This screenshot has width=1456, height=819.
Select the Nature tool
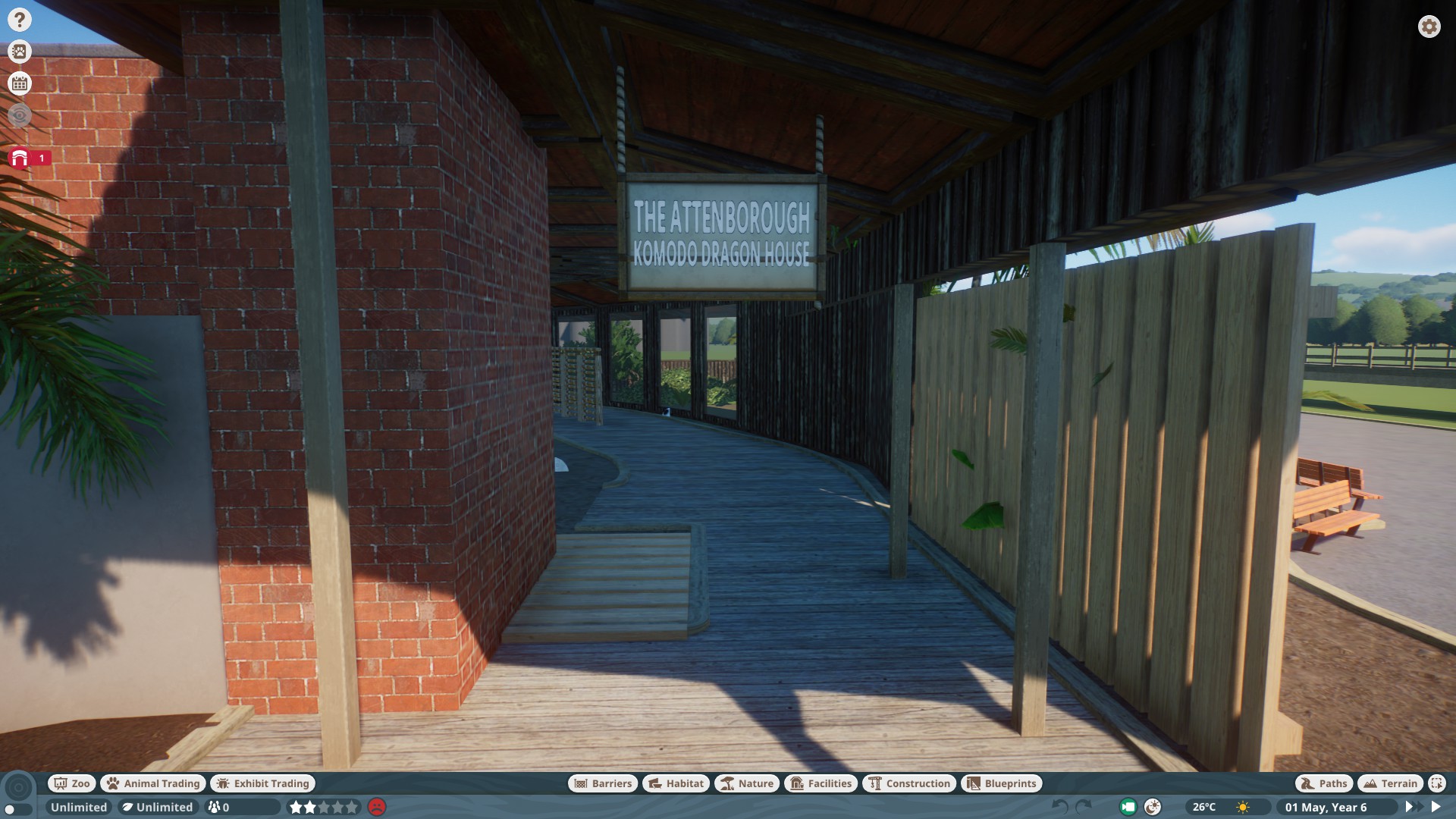(x=748, y=783)
